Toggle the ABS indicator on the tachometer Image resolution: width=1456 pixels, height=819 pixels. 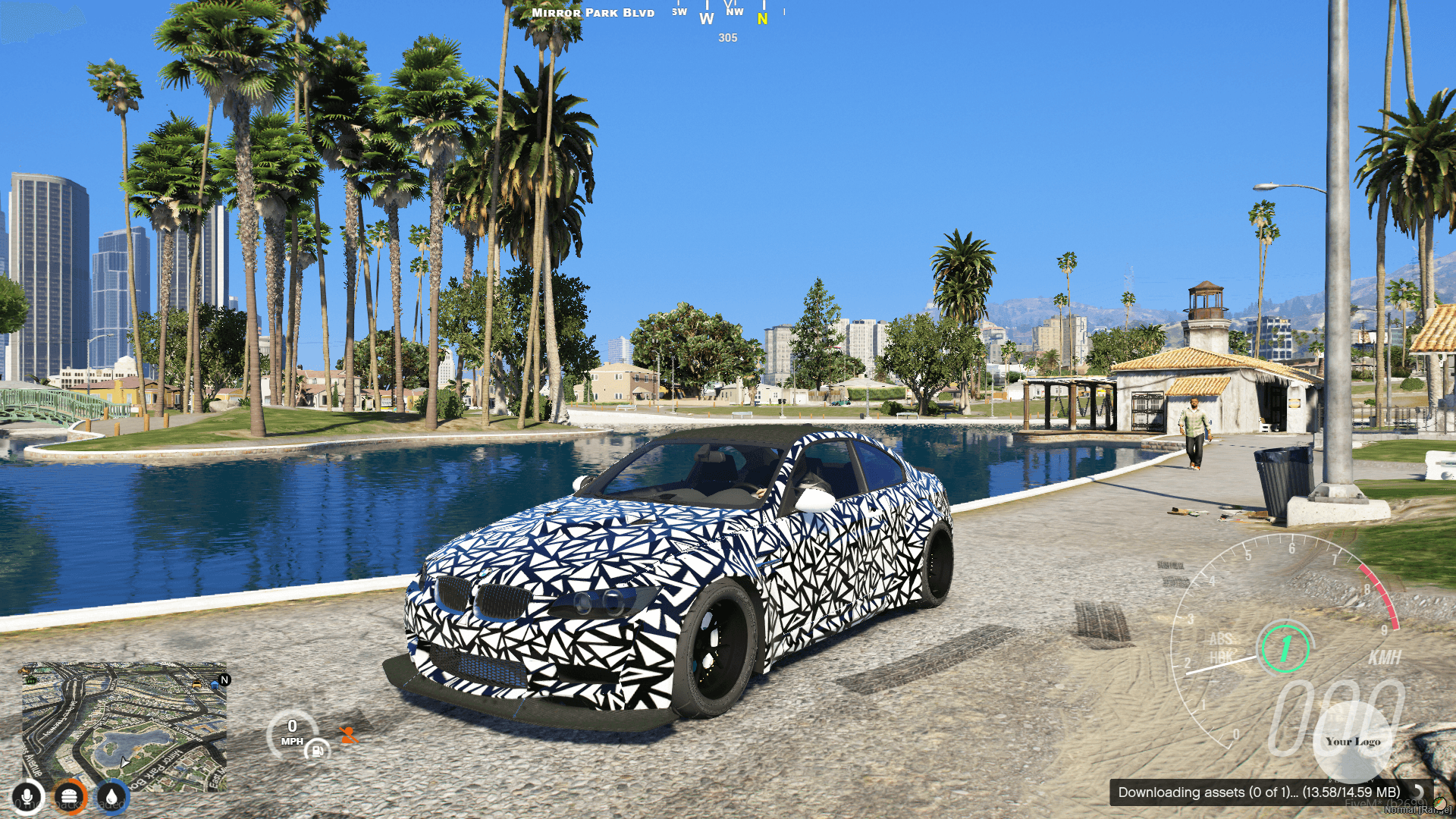(x=1221, y=640)
